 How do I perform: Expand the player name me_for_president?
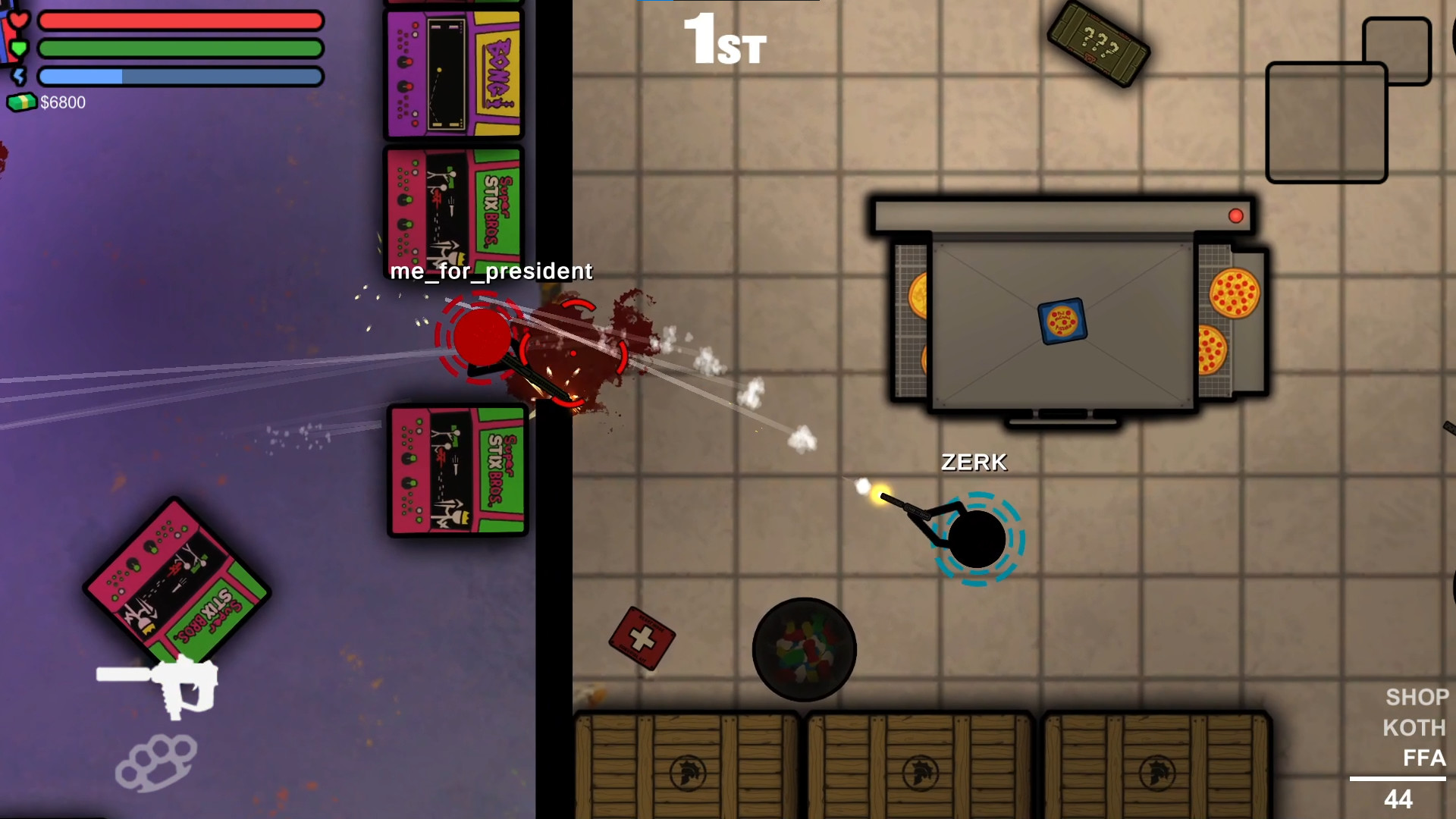click(491, 271)
